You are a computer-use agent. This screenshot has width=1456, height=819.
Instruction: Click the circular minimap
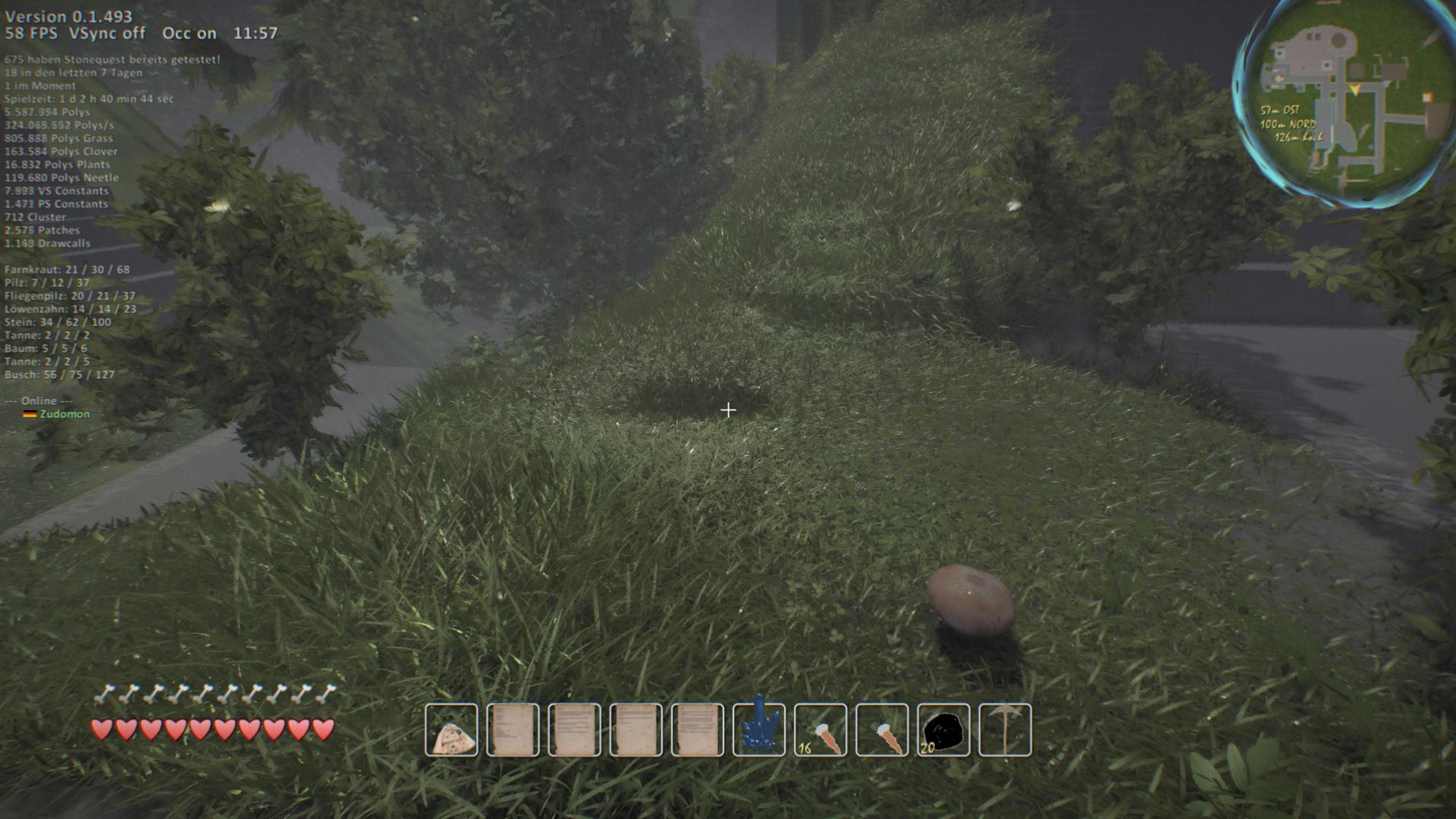1346,102
